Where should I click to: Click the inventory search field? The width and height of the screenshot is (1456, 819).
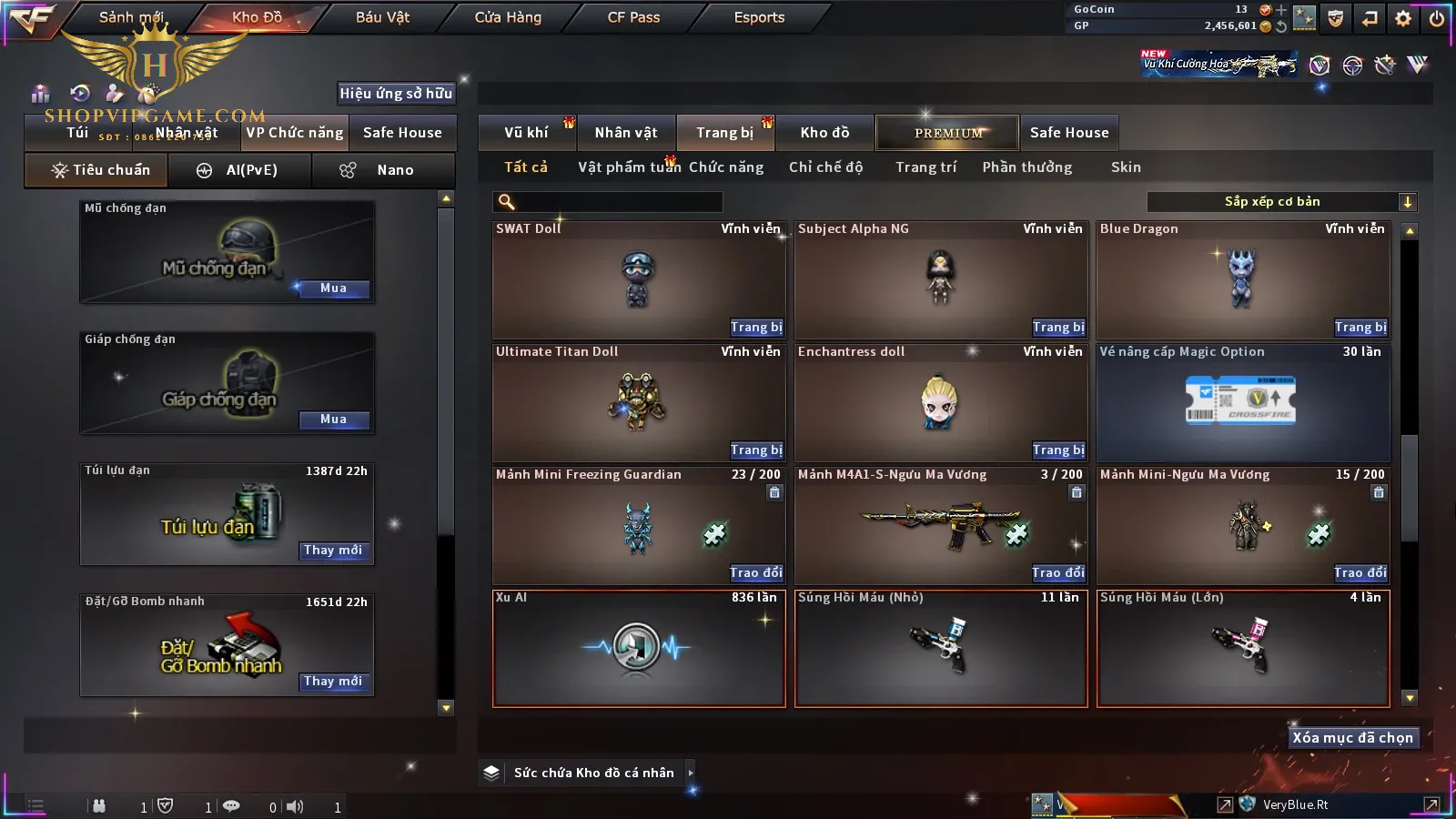pyautogui.click(x=610, y=202)
